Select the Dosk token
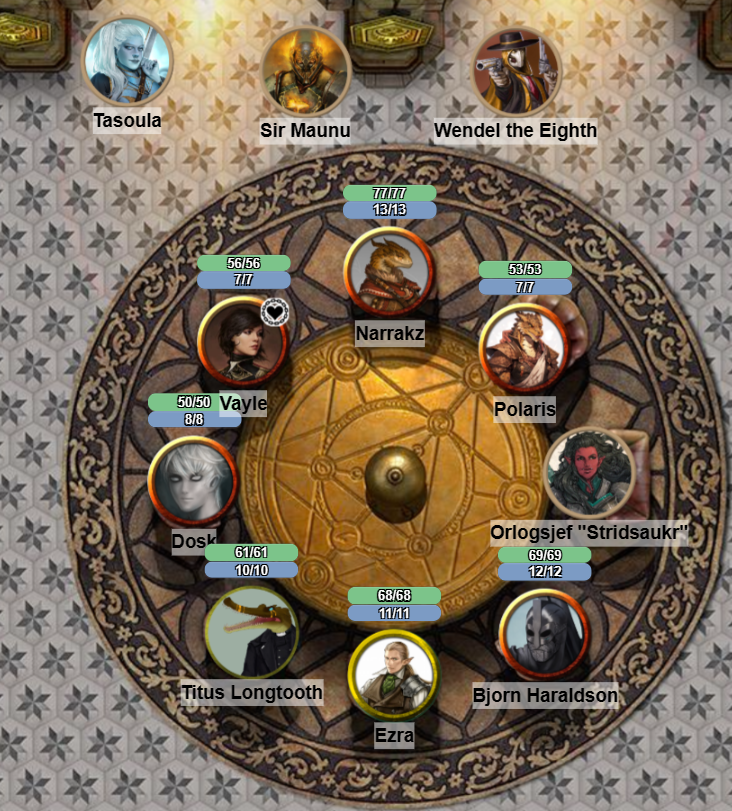Image resolution: width=732 pixels, height=811 pixels. tap(192, 481)
